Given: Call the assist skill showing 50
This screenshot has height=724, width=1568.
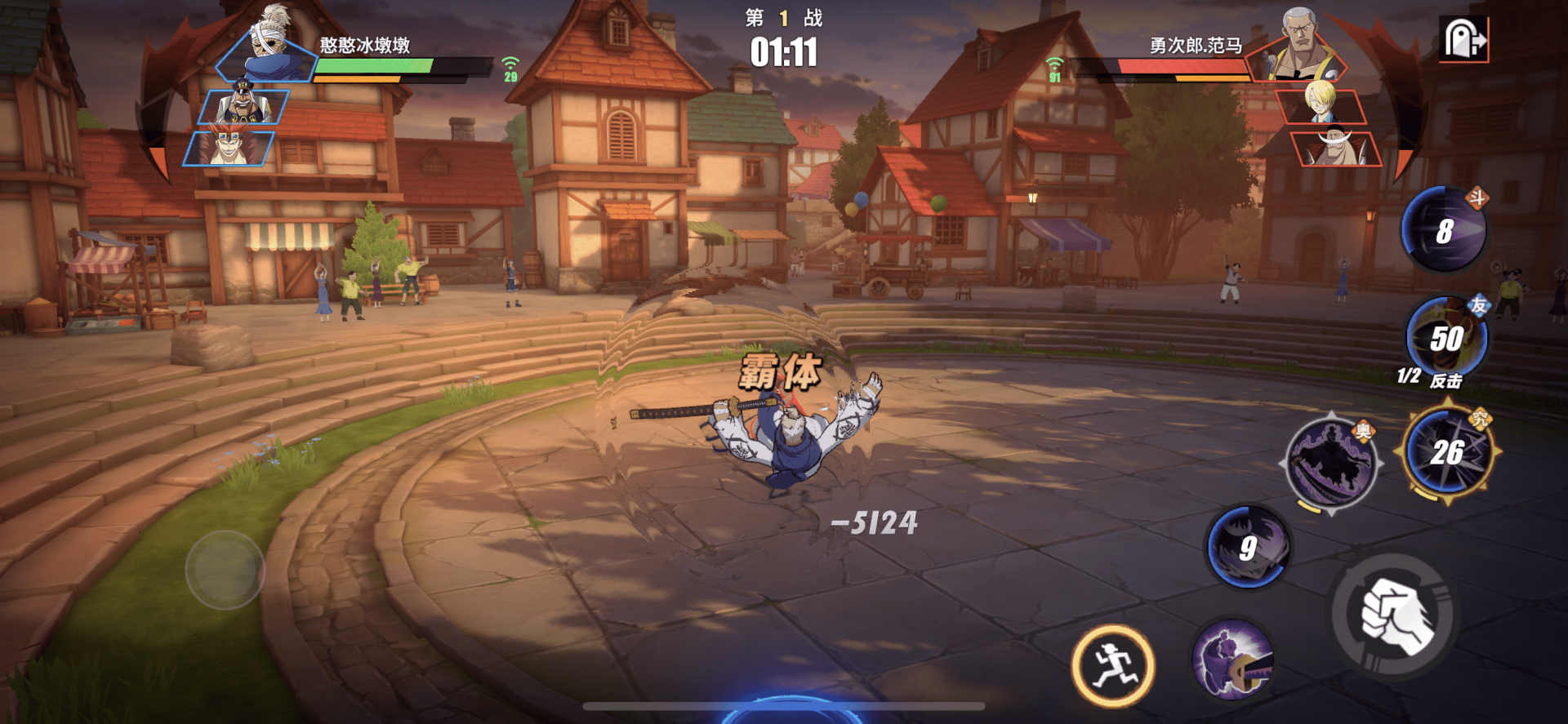Looking at the screenshot, I should click(x=1446, y=337).
